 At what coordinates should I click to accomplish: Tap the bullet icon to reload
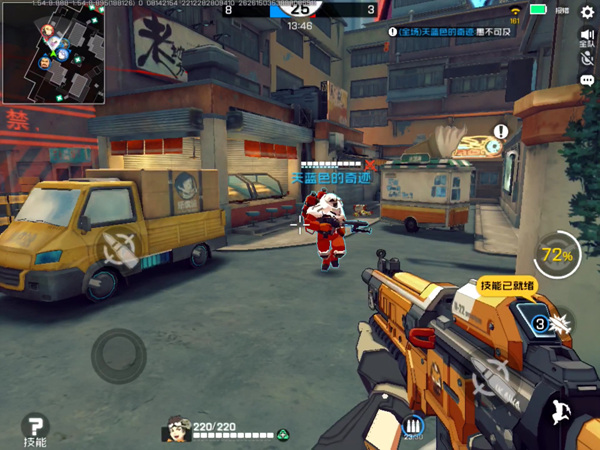411,426
